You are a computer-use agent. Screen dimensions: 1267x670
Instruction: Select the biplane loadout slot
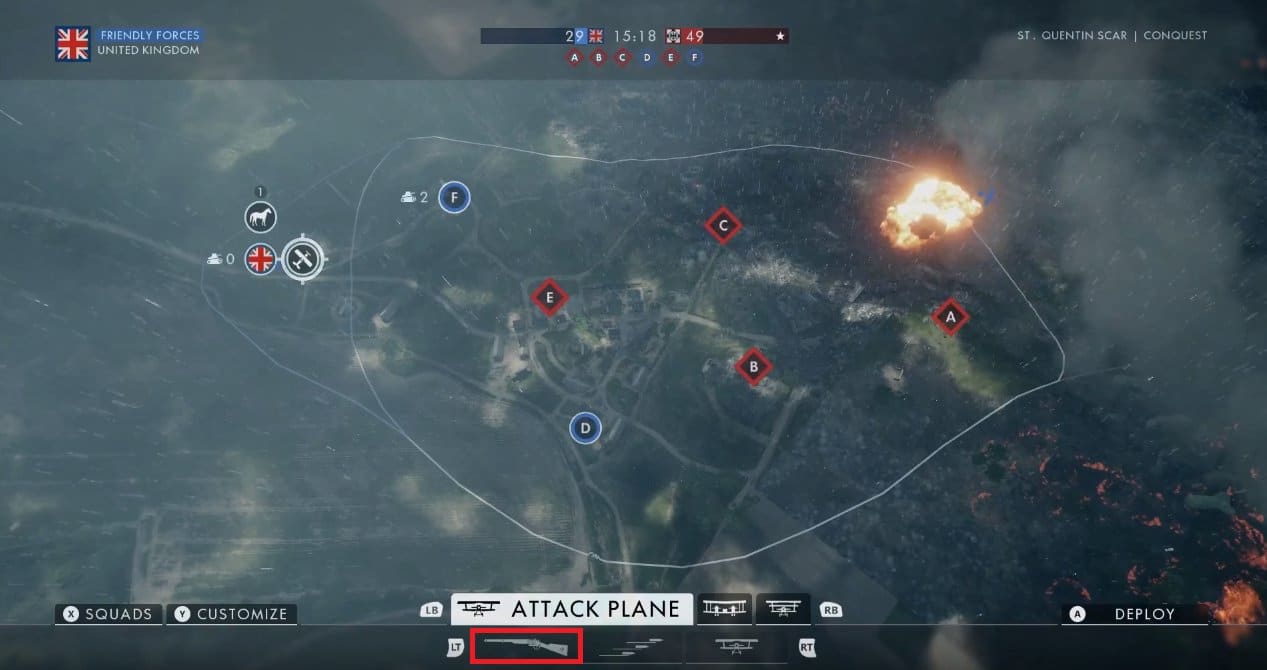coord(735,647)
